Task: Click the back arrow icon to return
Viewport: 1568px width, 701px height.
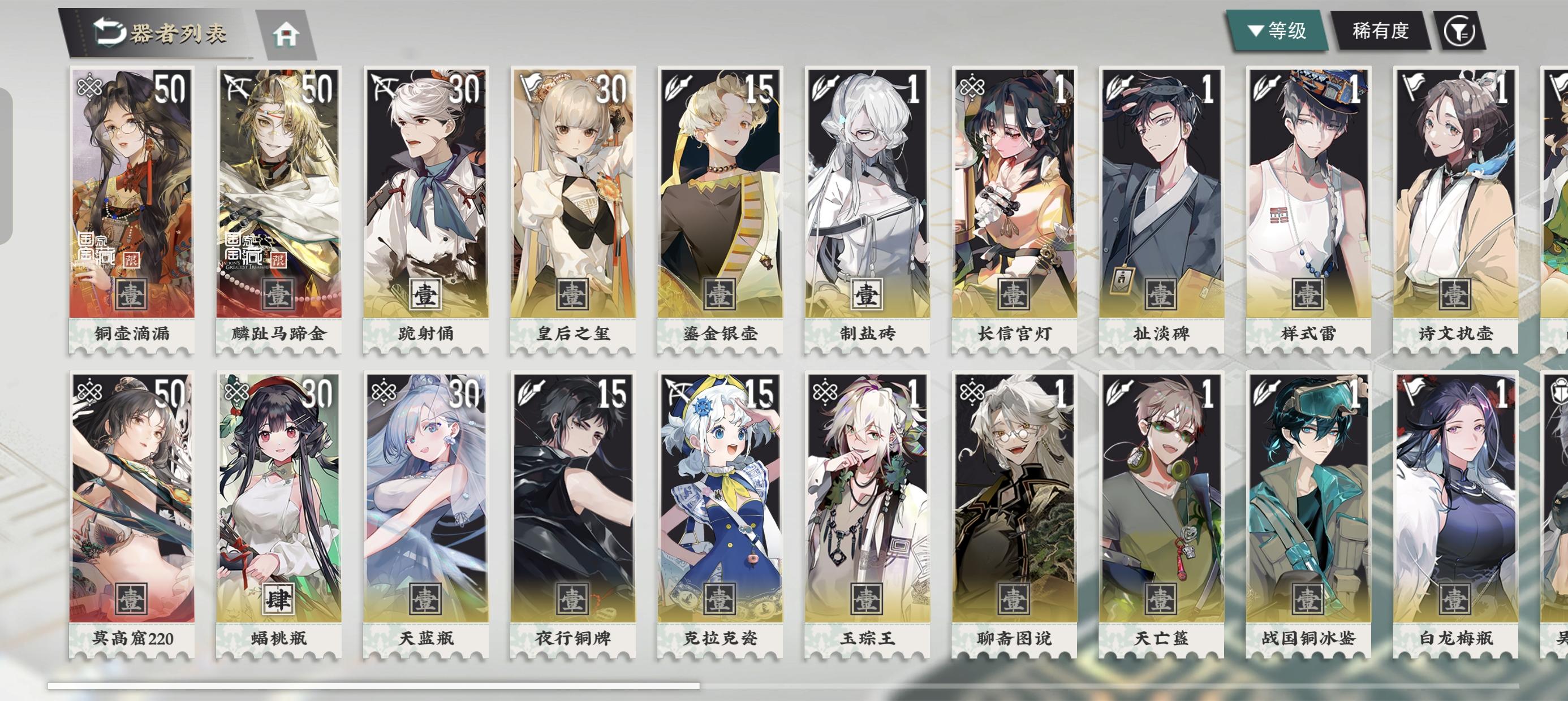Action: point(107,32)
